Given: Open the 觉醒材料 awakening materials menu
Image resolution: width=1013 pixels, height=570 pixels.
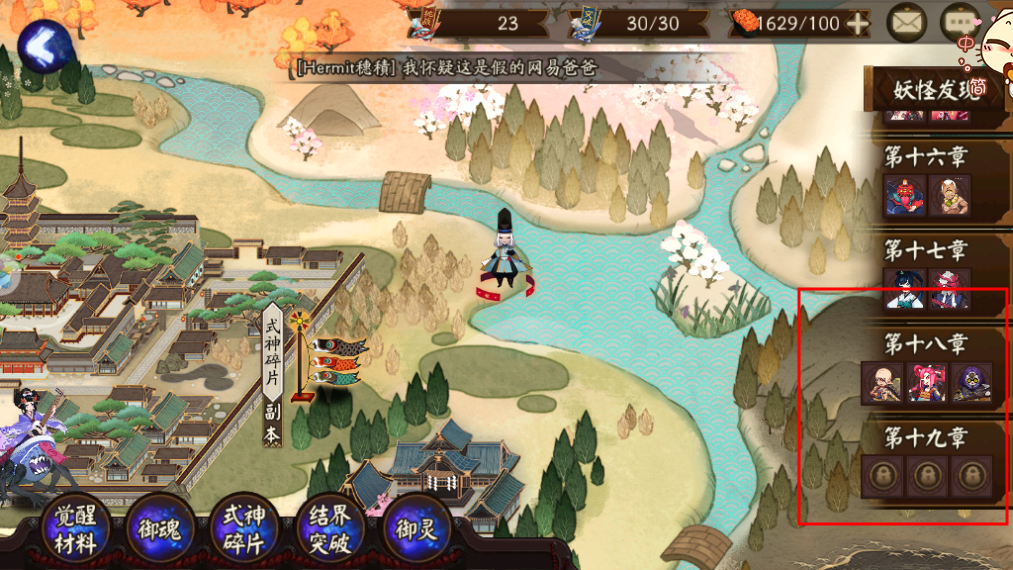Looking at the screenshot, I should [x=75, y=531].
